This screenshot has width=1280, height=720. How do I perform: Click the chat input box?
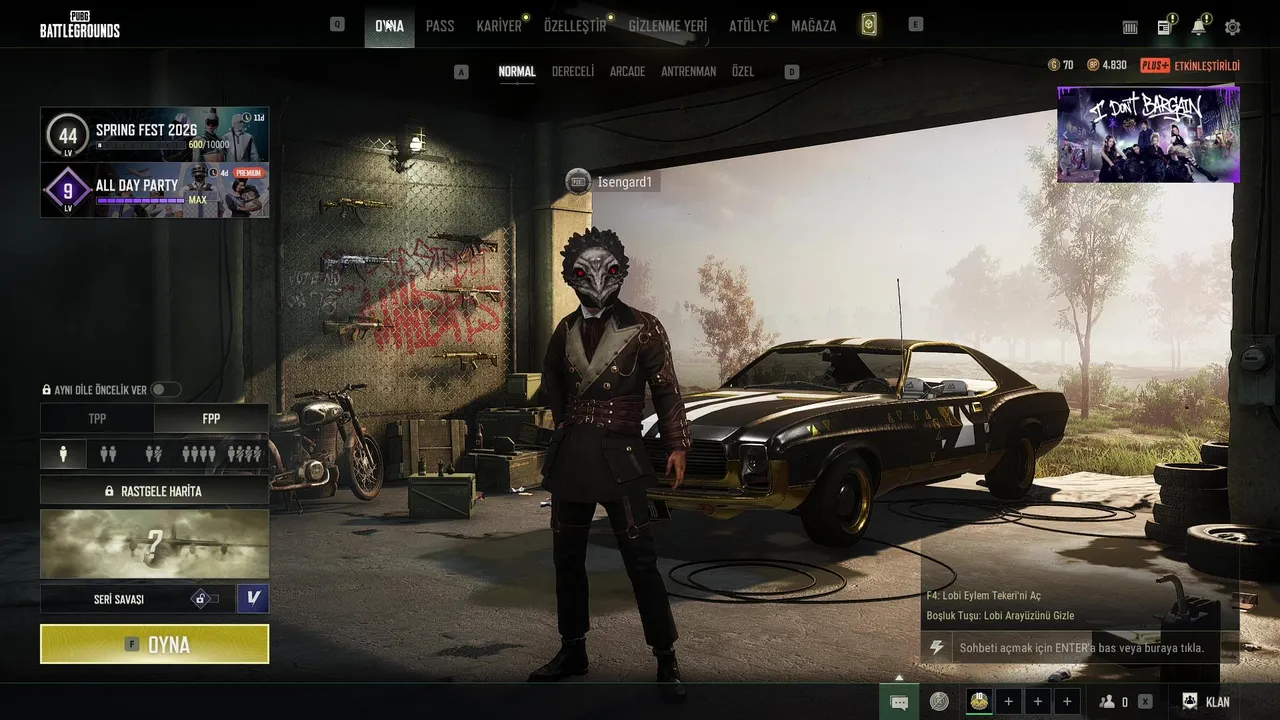click(x=1080, y=648)
